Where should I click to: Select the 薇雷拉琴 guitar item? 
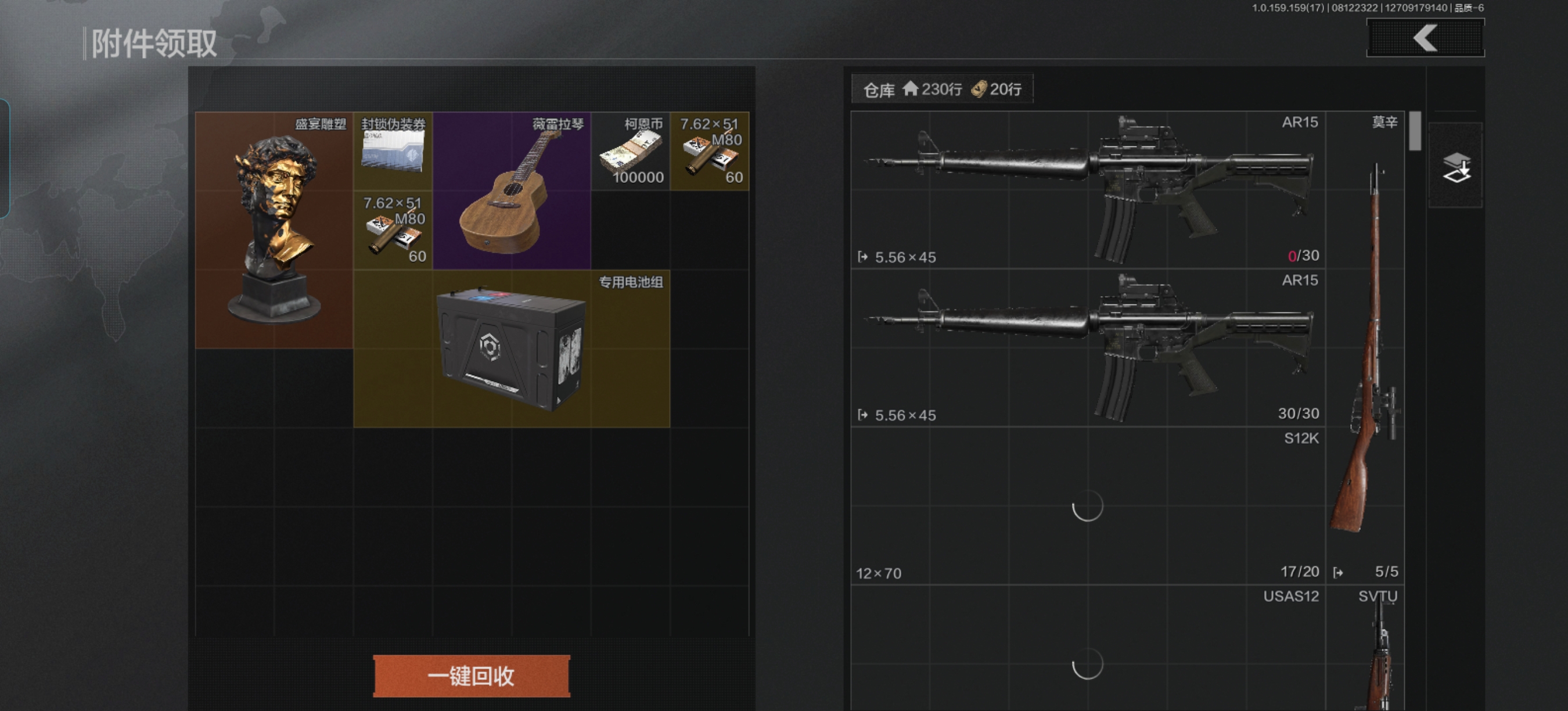[511, 191]
